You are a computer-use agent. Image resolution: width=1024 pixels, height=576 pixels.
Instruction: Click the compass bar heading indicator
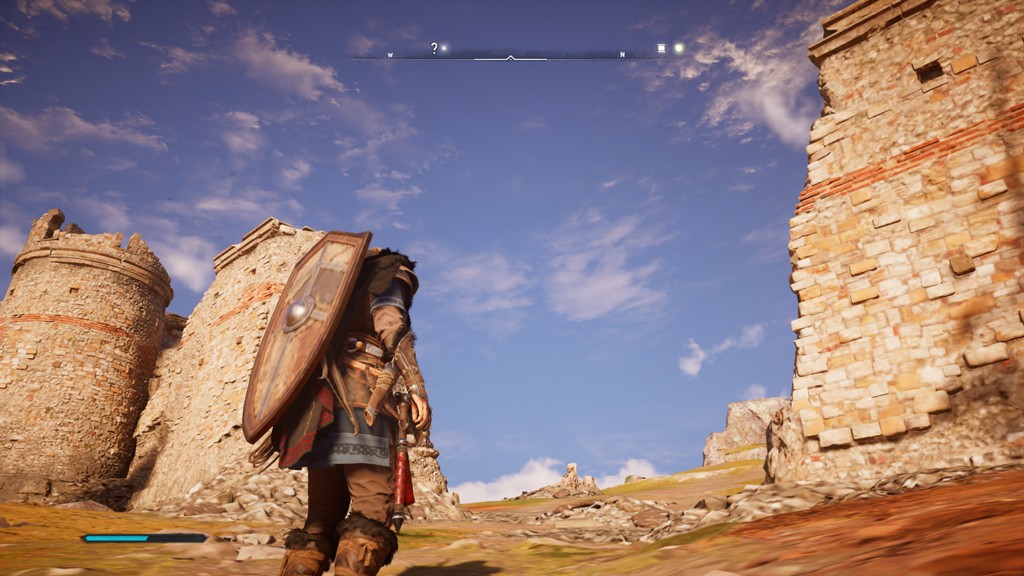(511, 57)
